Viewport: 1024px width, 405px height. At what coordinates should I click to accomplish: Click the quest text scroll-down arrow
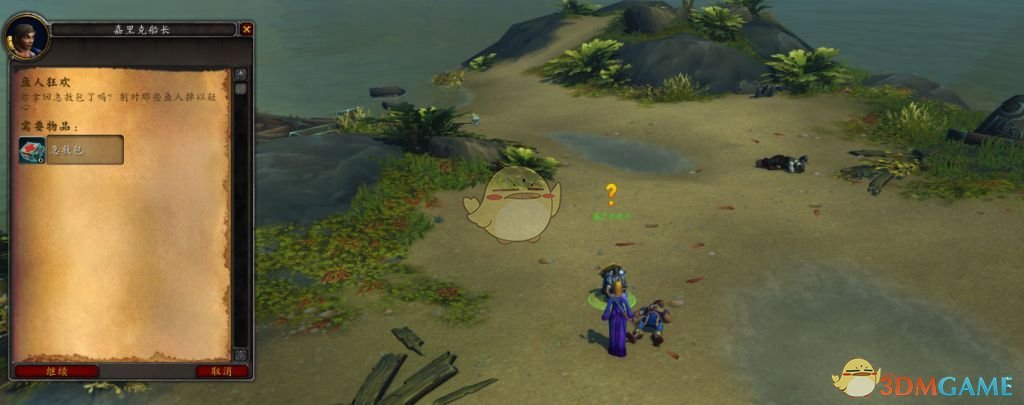click(x=240, y=355)
